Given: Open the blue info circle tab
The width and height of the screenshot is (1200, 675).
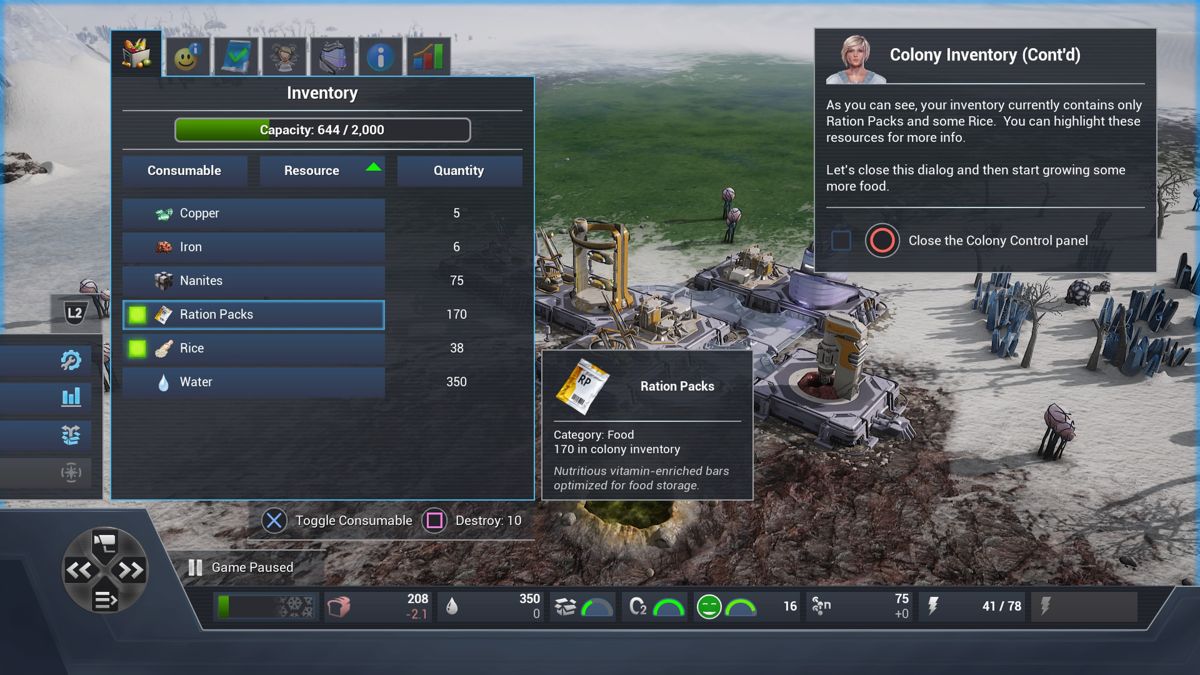Looking at the screenshot, I should pyautogui.click(x=380, y=57).
